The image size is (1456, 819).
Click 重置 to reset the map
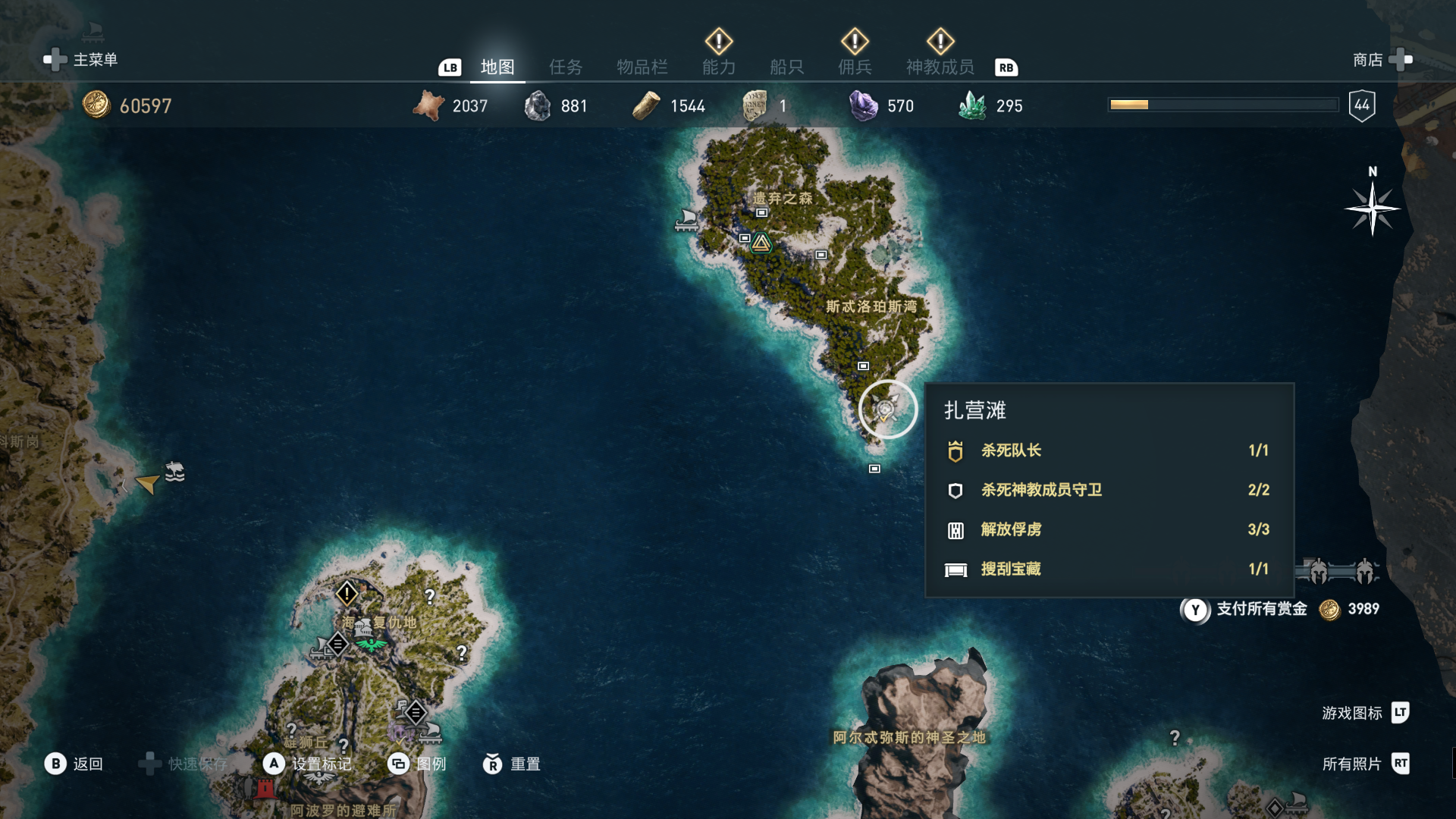(x=512, y=764)
